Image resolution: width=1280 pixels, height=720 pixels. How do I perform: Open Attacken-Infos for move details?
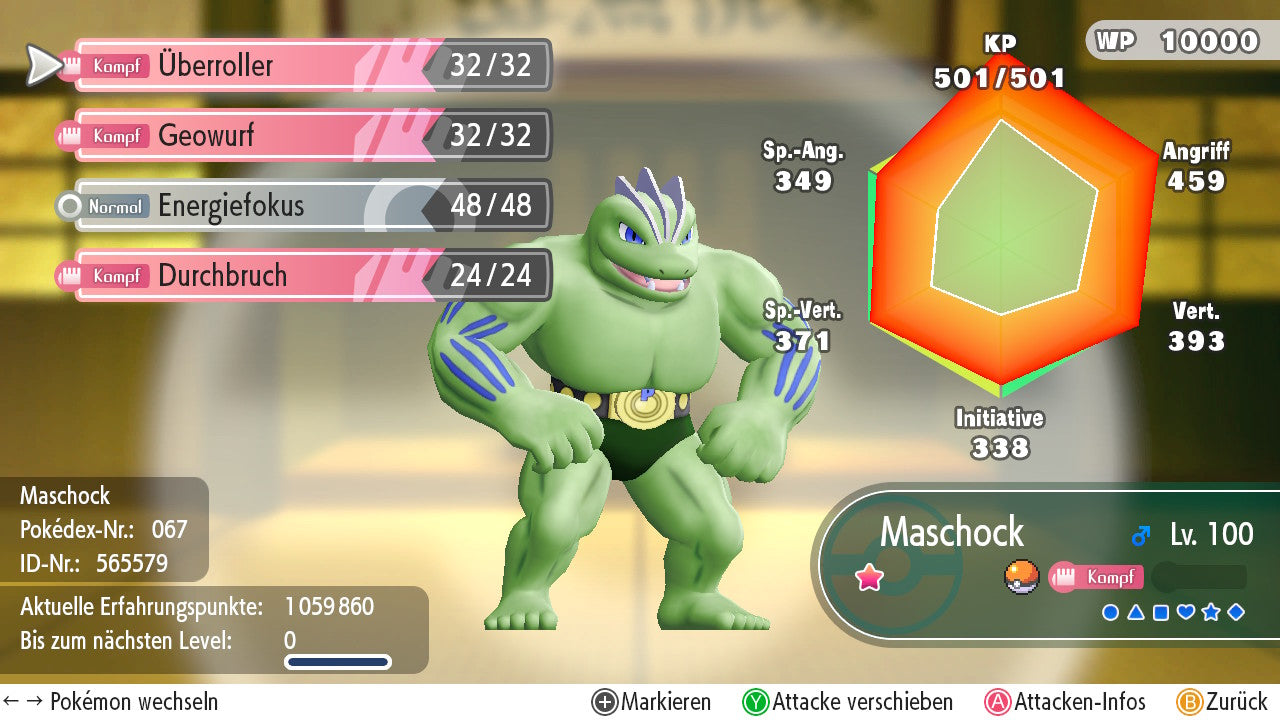1066,702
